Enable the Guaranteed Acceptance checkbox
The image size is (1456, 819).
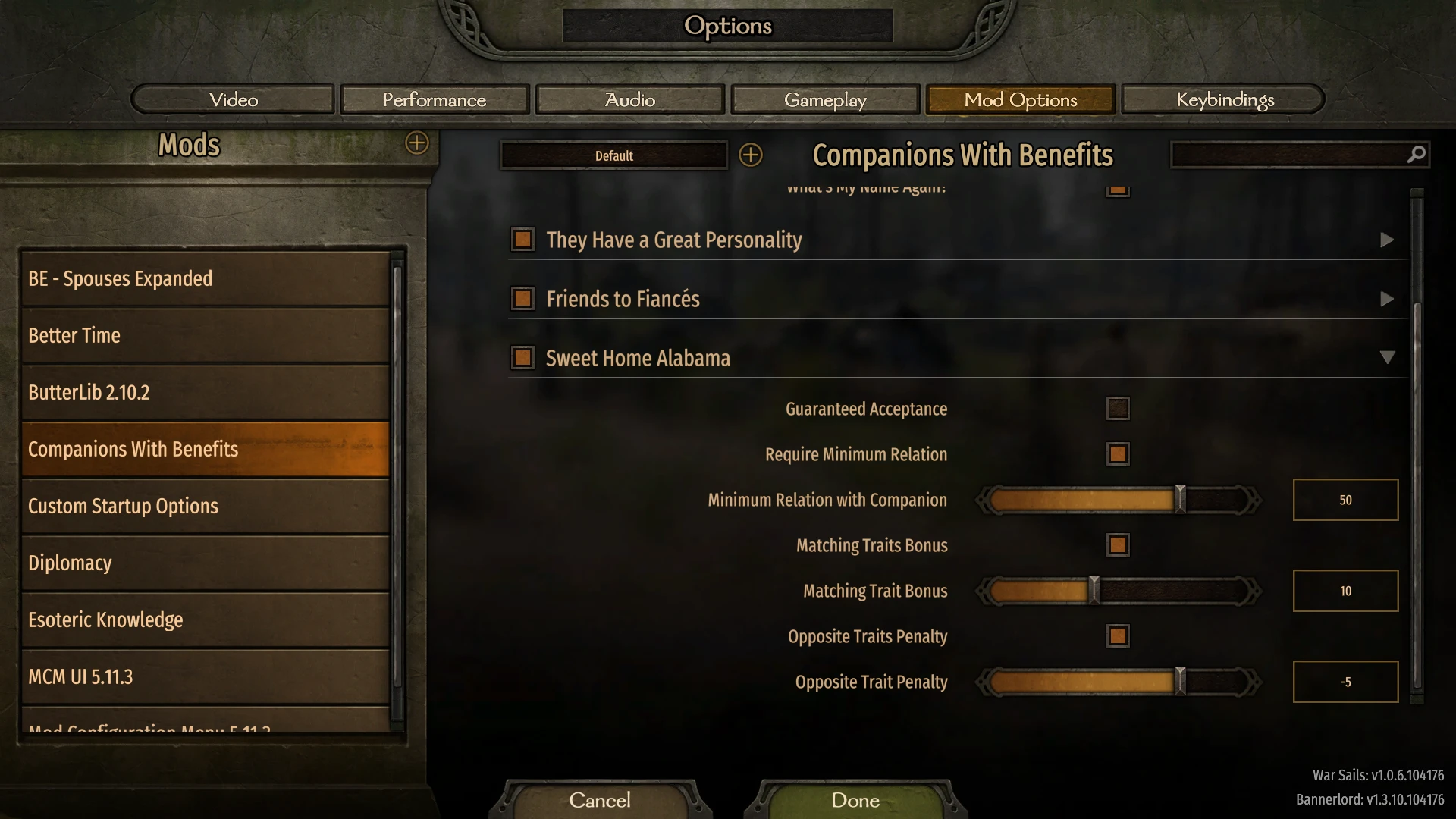click(x=1118, y=408)
